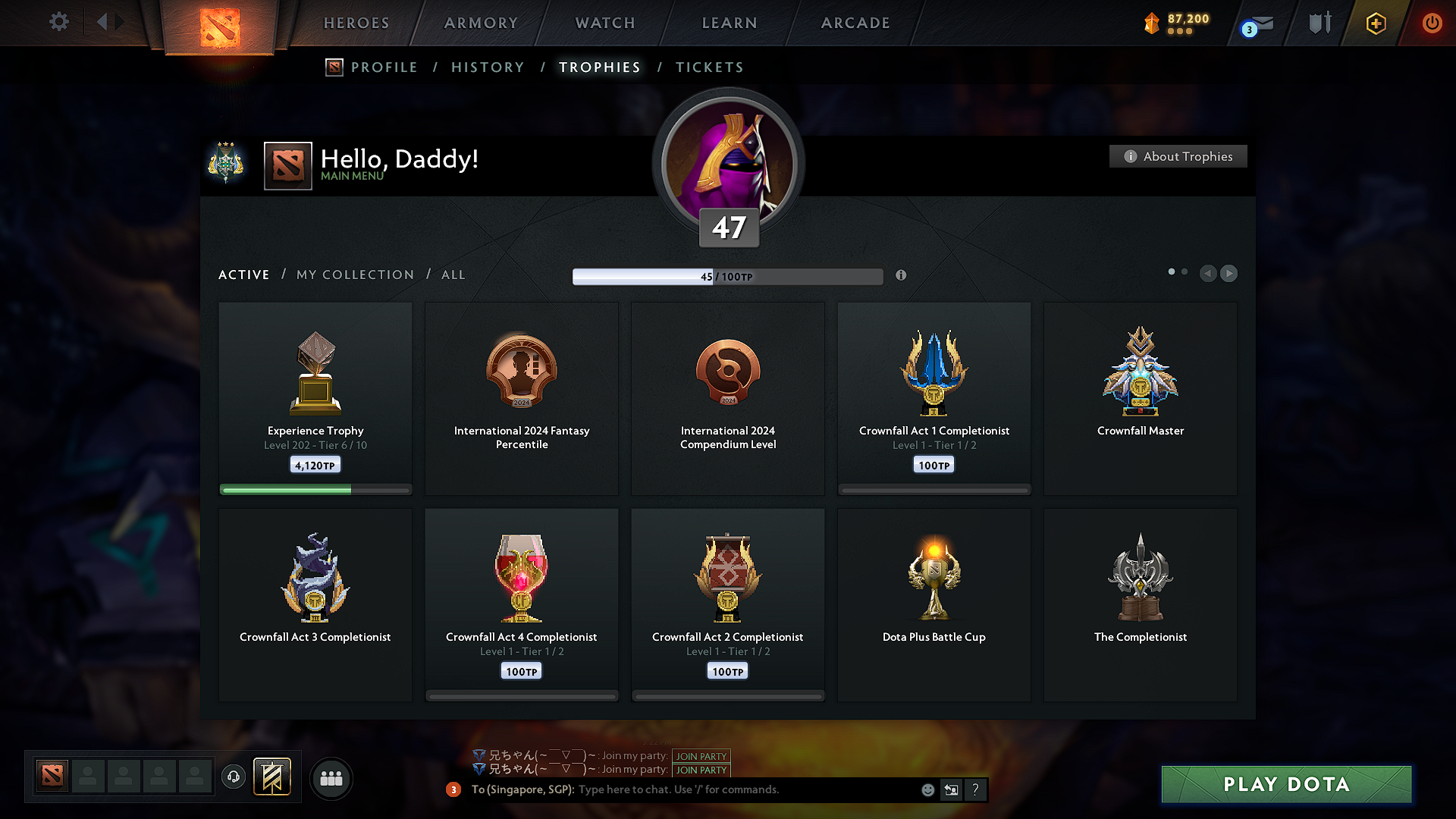This screenshot has width=1456, height=819.
Task: Click the right arrow to see next trophy page
Action: 1228,274
